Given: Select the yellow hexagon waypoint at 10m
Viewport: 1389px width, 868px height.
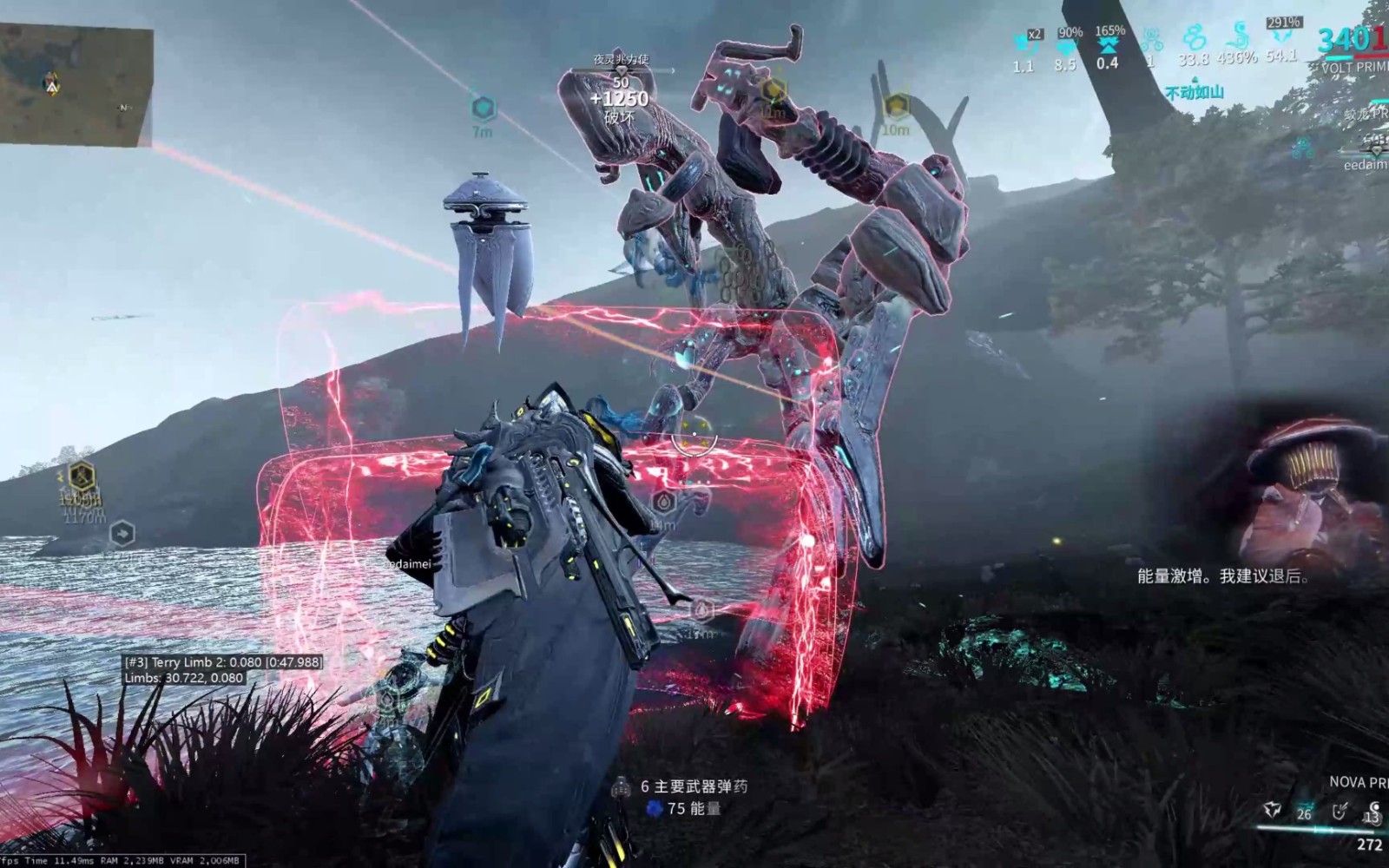Looking at the screenshot, I should click(x=896, y=107).
